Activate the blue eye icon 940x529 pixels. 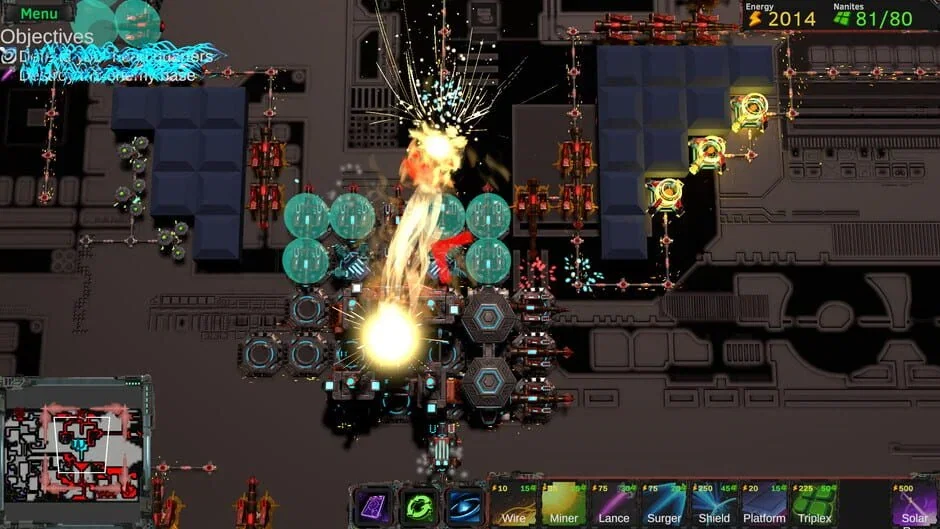[465, 506]
